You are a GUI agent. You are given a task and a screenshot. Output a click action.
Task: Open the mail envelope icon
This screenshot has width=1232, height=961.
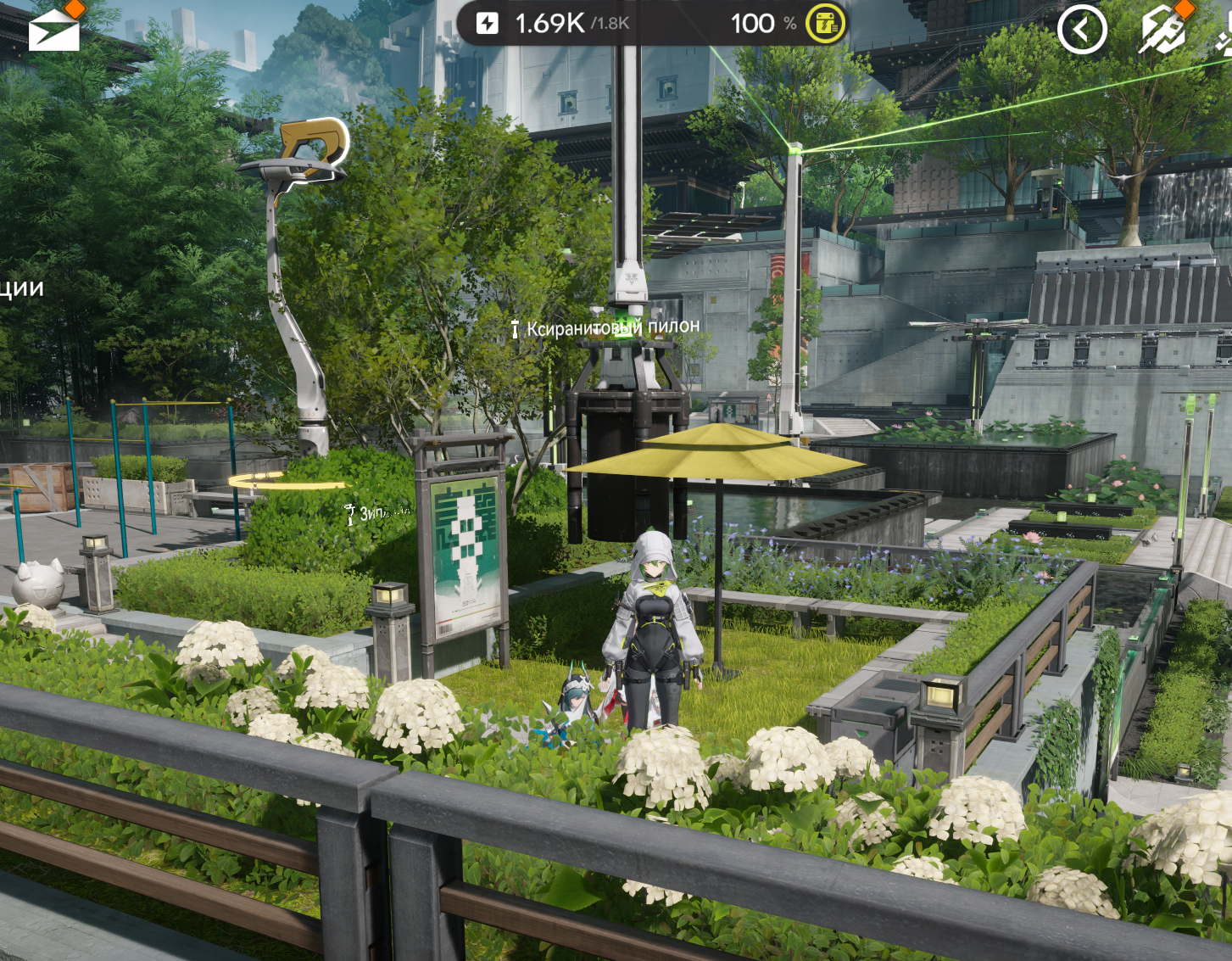[x=53, y=31]
